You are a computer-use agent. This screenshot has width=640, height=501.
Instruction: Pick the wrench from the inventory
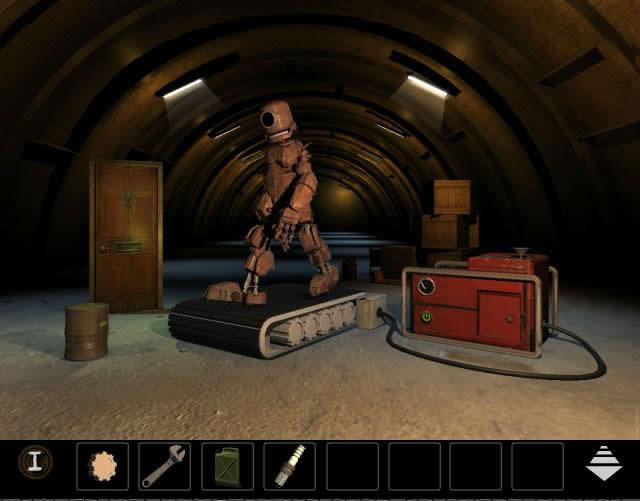coord(164,466)
